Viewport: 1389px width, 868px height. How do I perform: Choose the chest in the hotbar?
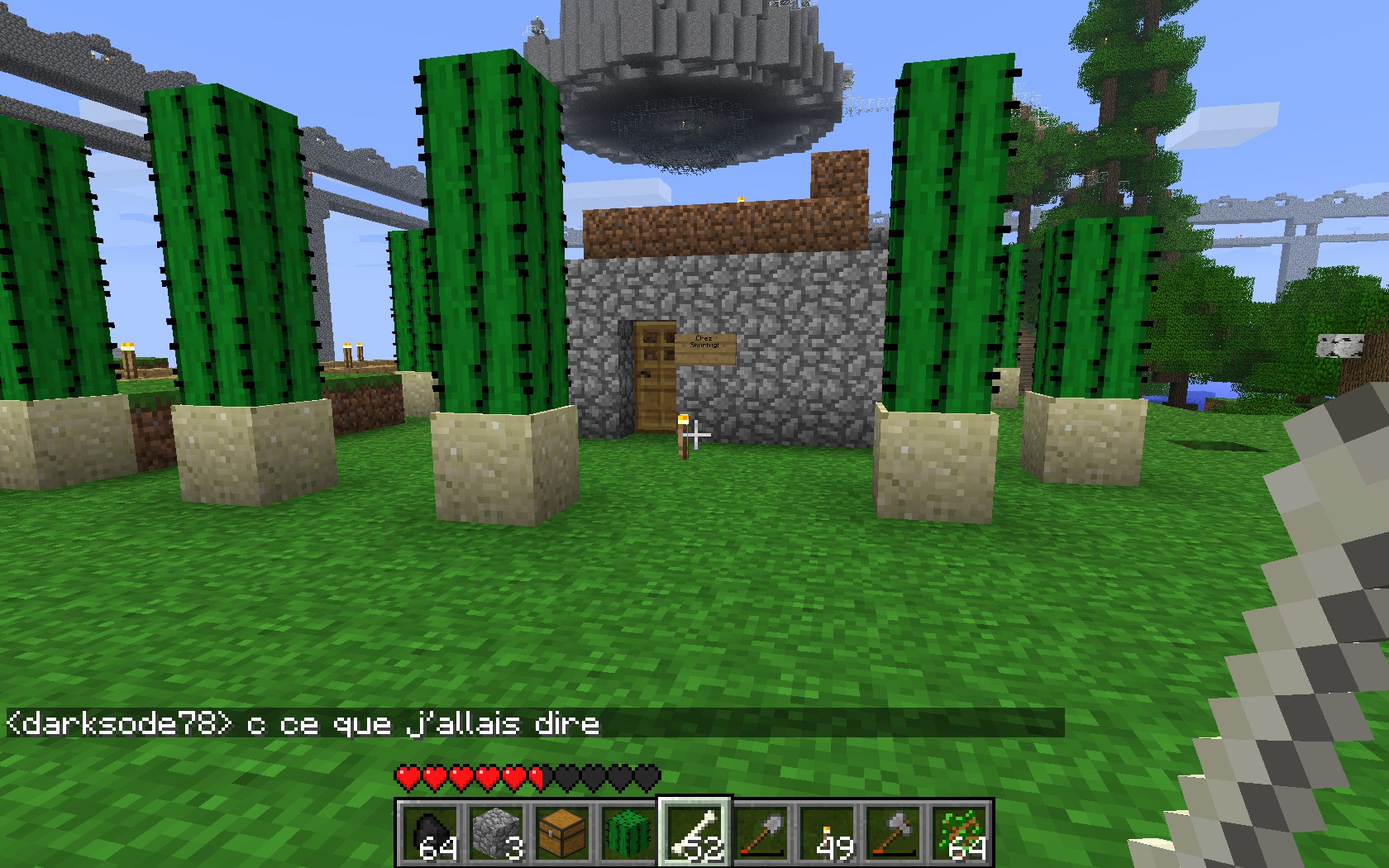[x=562, y=832]
